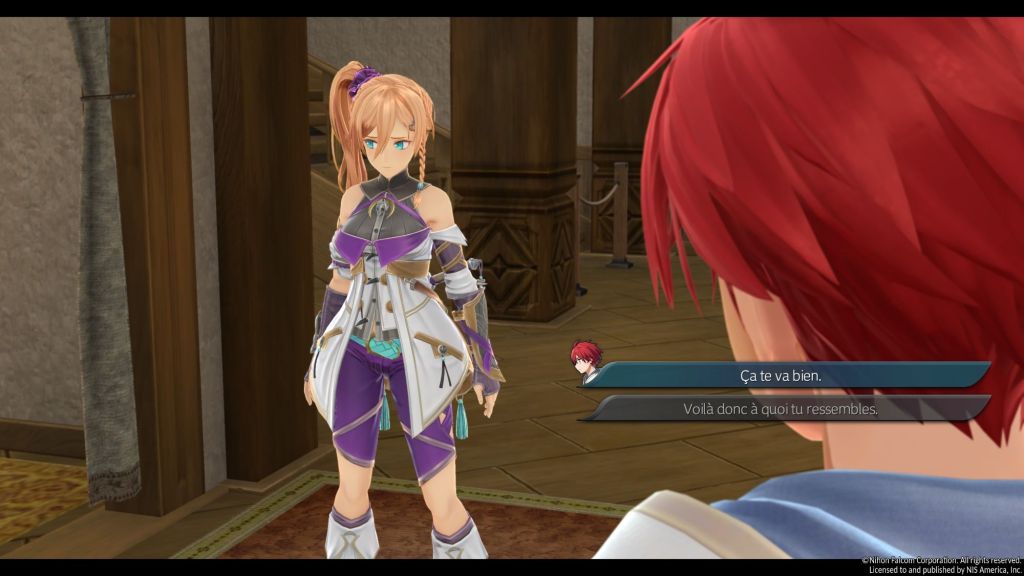
Task: Choose the reply "Ça te va bien."
Action: point(780,375)
